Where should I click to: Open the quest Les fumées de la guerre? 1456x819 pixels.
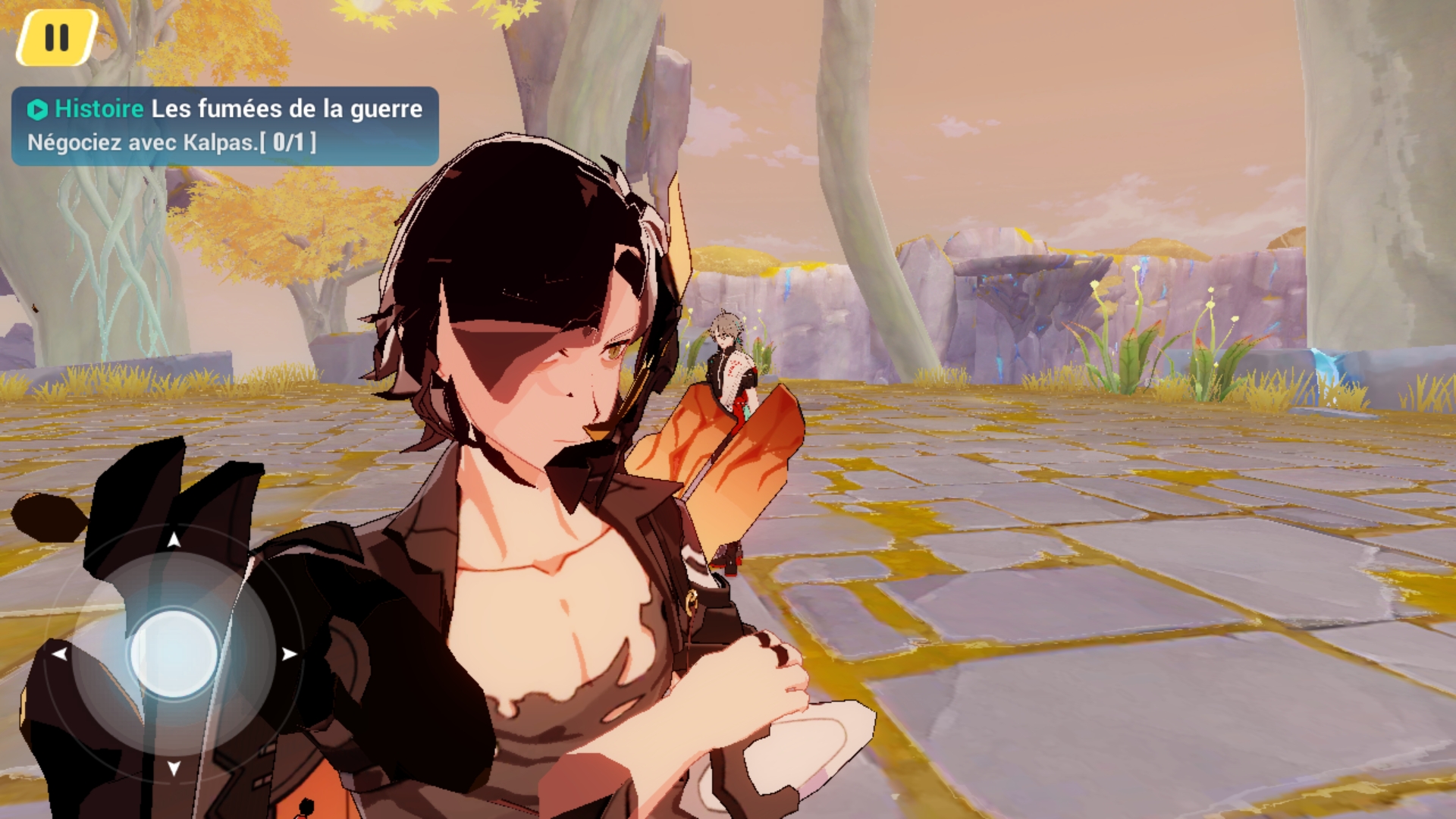click(287, 109)
